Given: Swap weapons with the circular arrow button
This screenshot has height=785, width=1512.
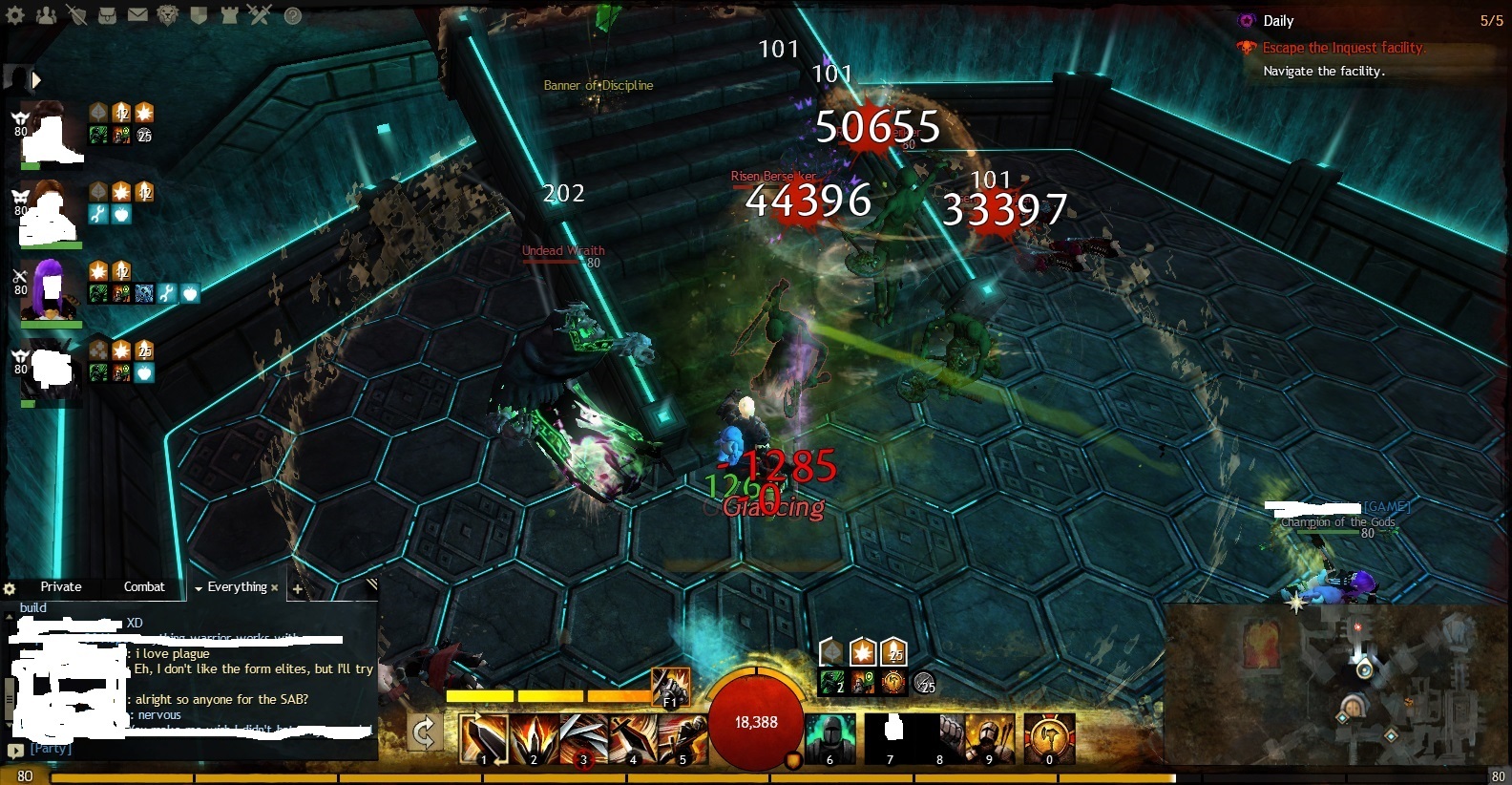Looking at the screenshot, I should 424,733.
